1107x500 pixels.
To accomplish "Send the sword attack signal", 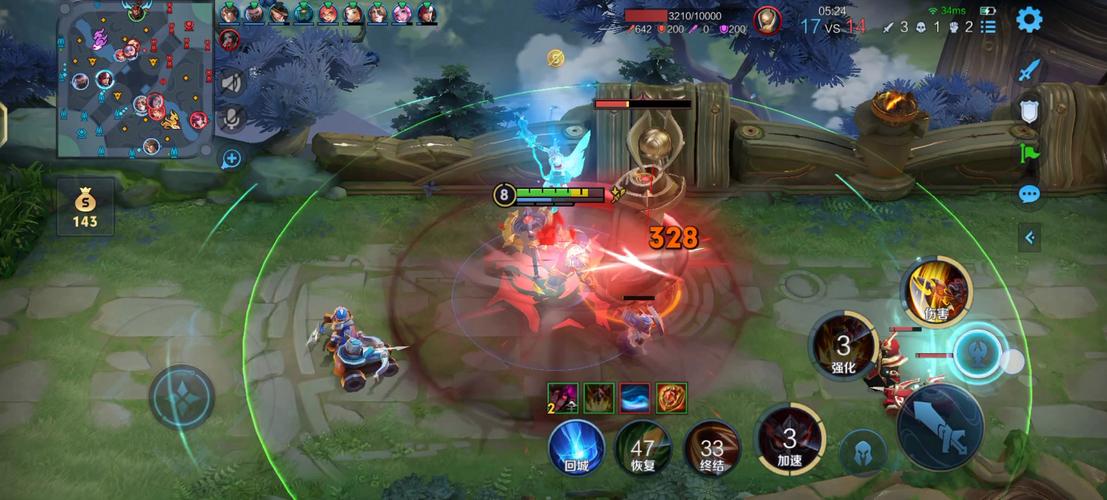I will (1030, 71).
